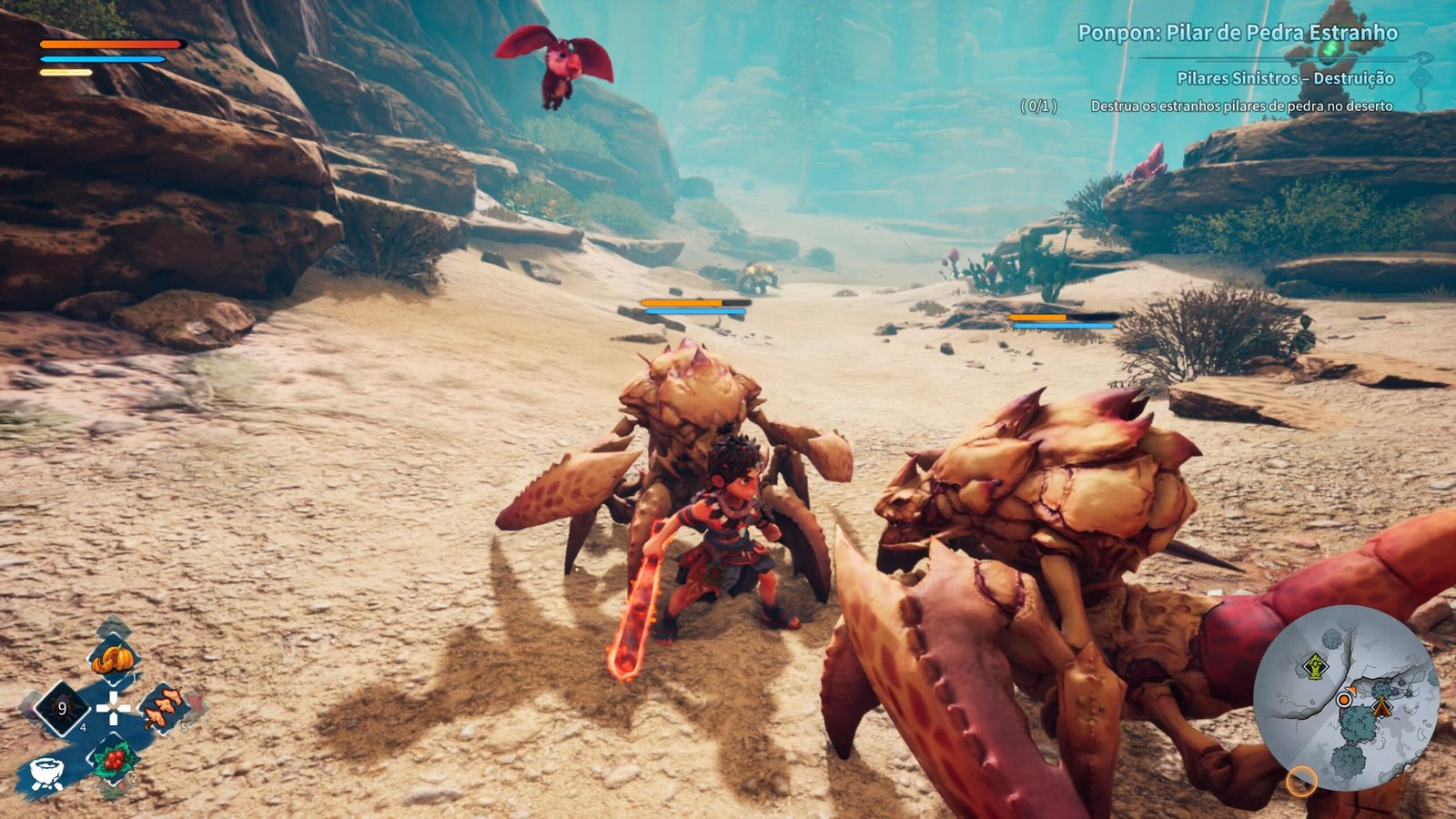Click the quest marker icon beside the objective
This screenshot has width=1456, height=819.
tap(1421, 78)
